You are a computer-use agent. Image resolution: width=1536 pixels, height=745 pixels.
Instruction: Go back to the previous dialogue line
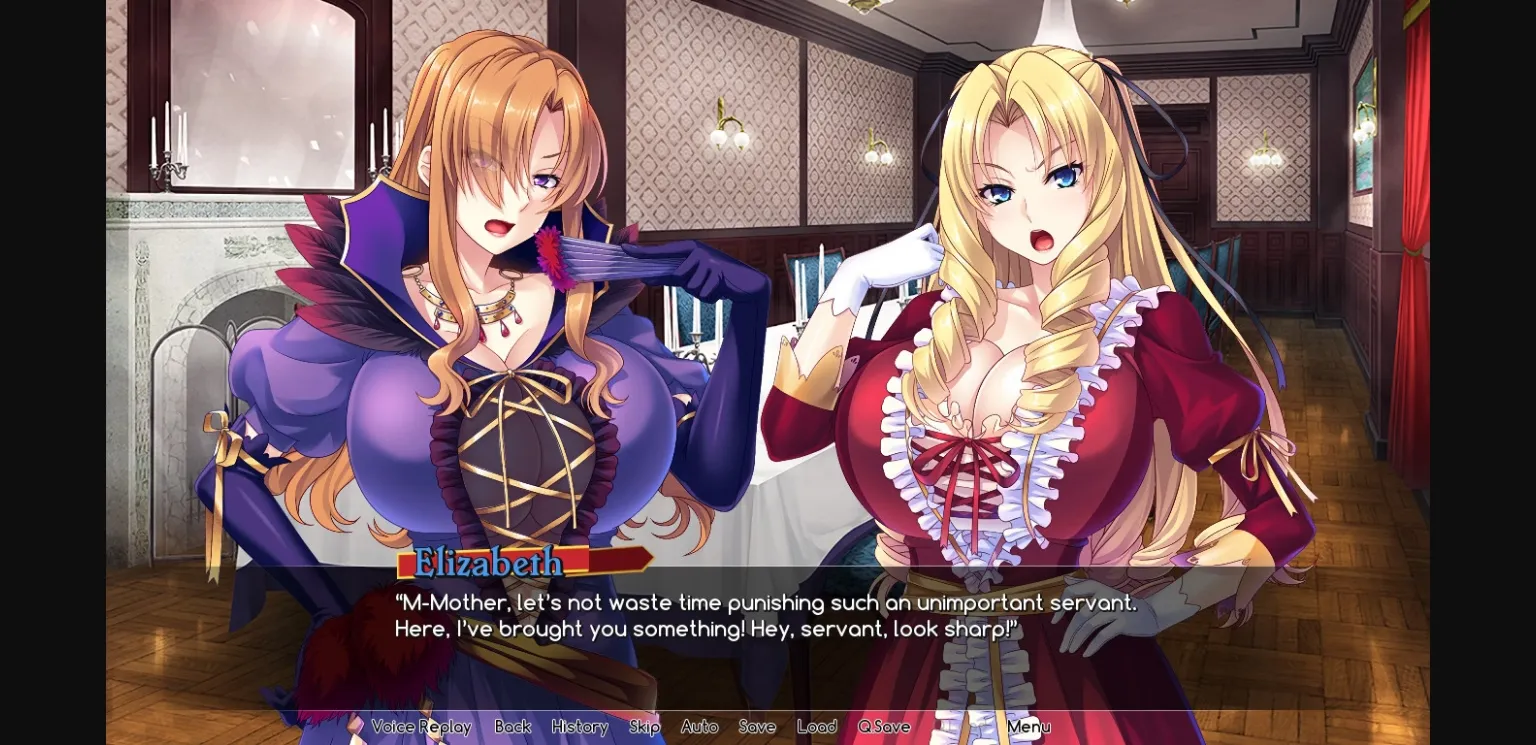pos(511,727)
